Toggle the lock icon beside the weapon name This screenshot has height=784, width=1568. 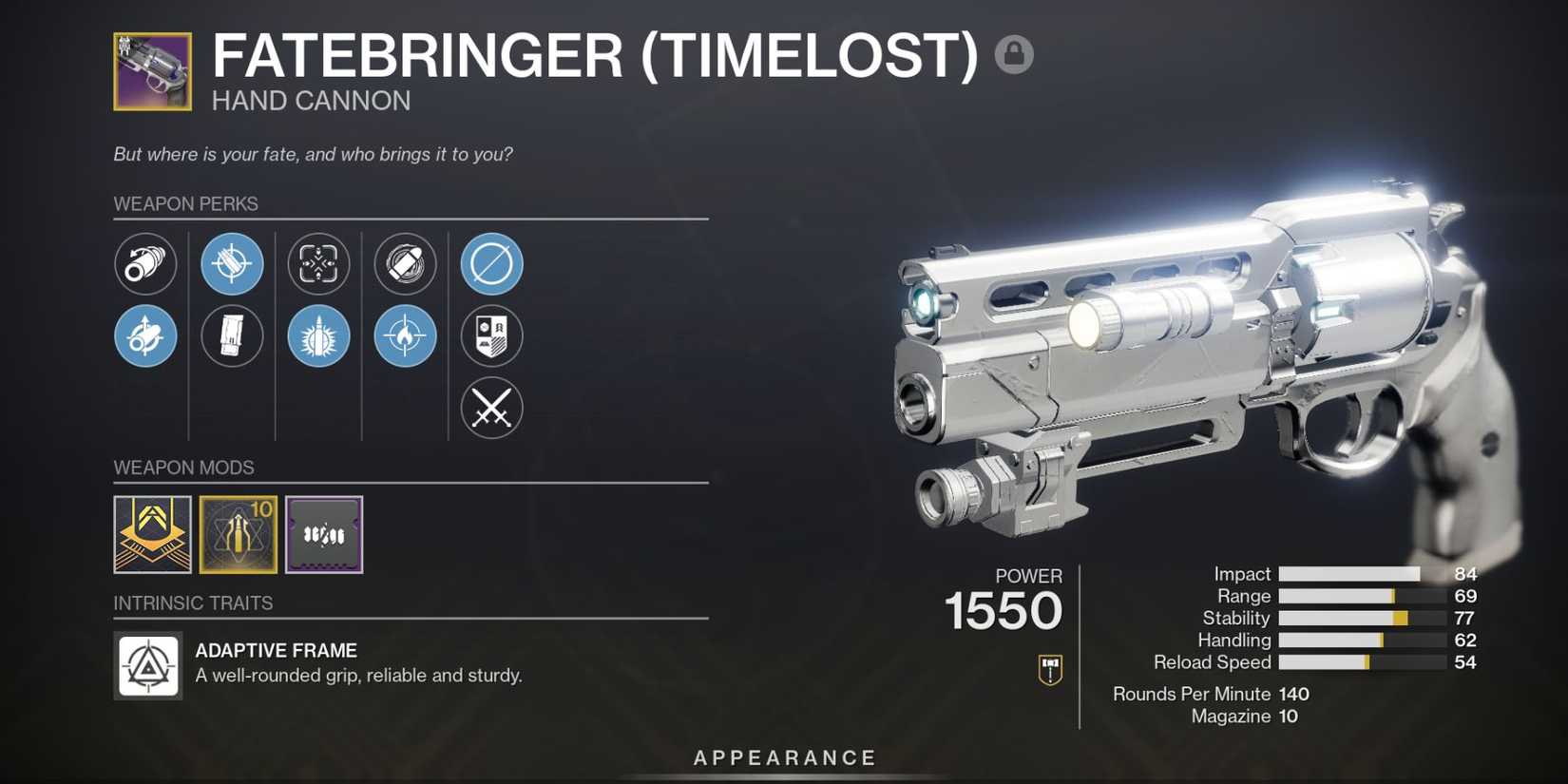point(1014,56)
